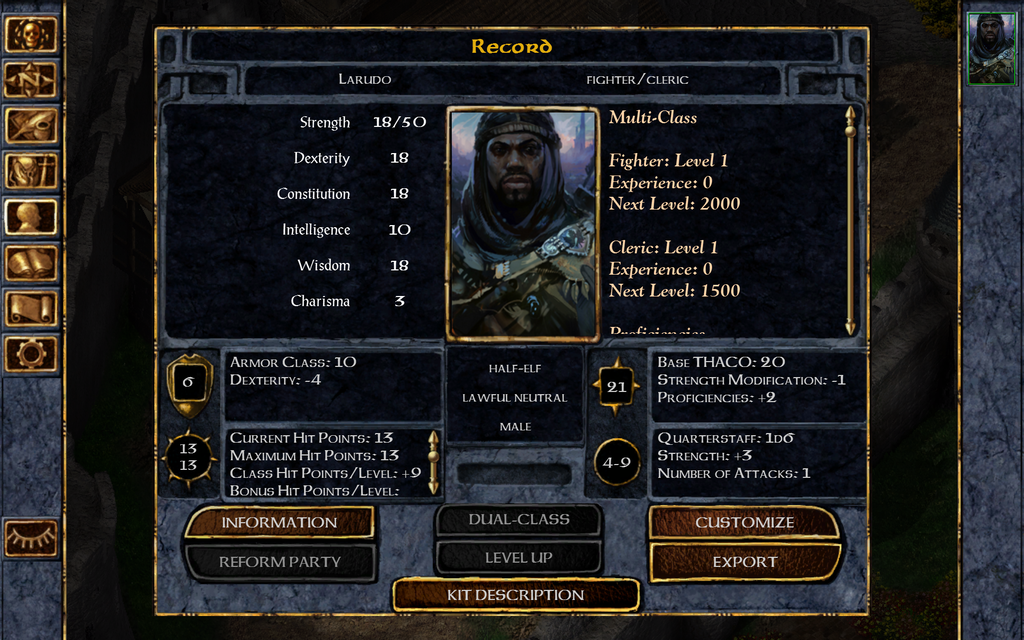Open the options gear icon
Screen dimensions: 1024x640
[31, 353]
